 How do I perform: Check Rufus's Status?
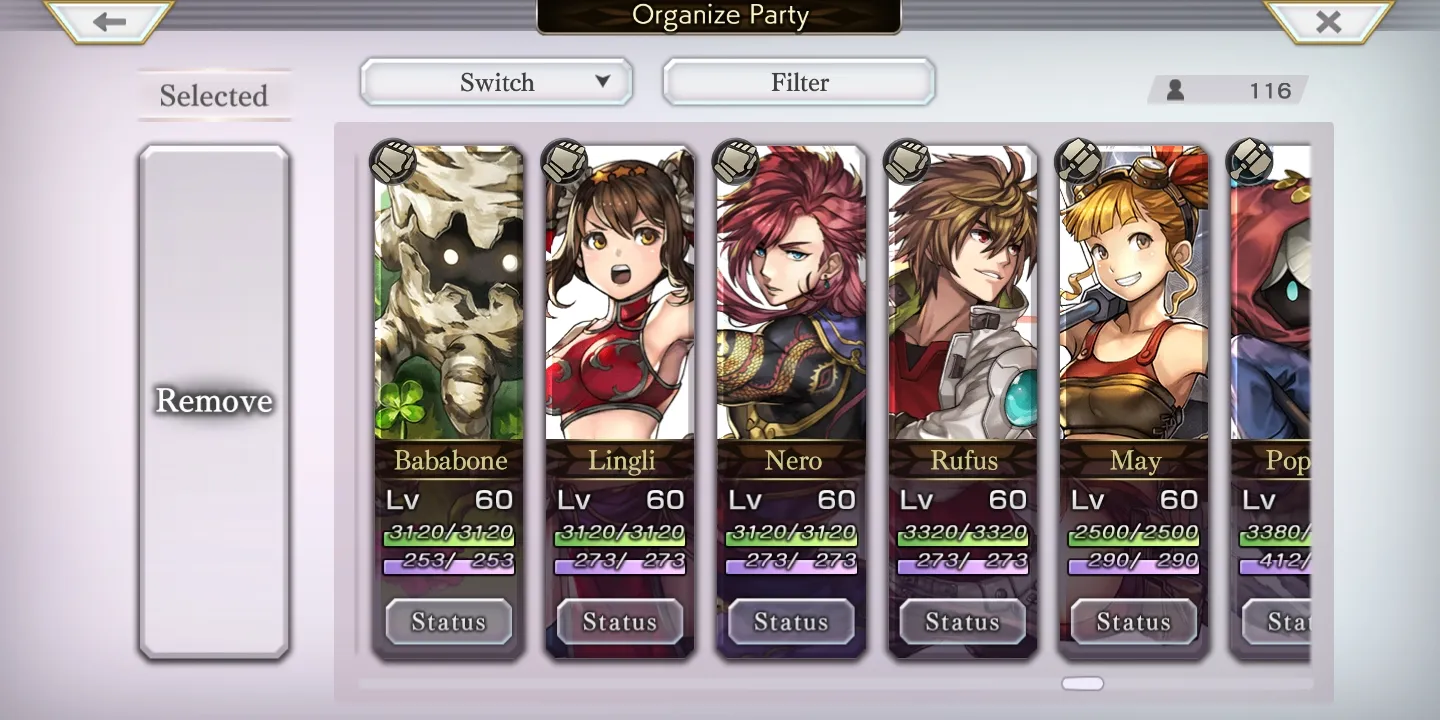tap(963, 622)
